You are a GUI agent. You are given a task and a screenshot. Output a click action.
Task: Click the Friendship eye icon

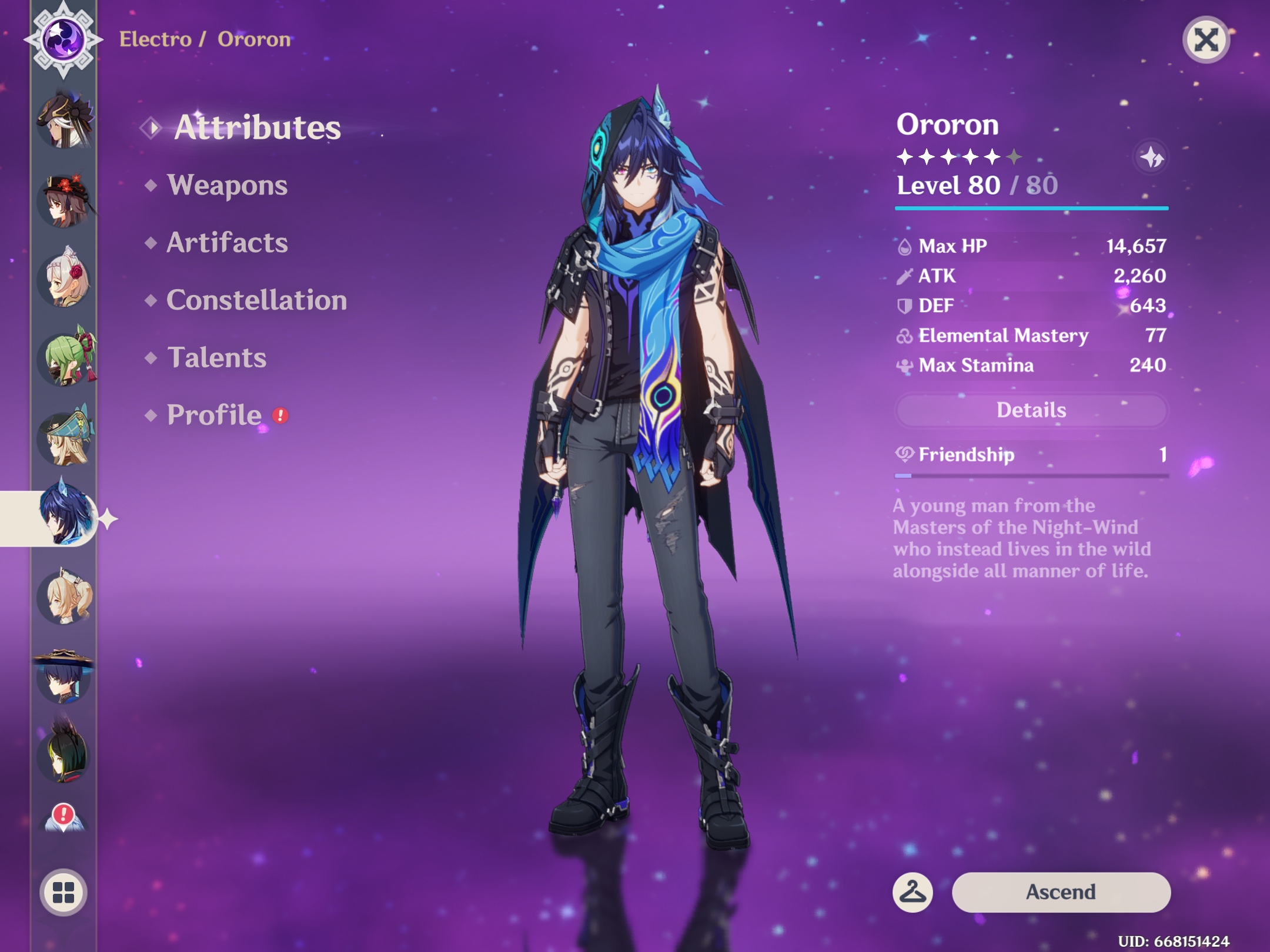tap(905, 454)
